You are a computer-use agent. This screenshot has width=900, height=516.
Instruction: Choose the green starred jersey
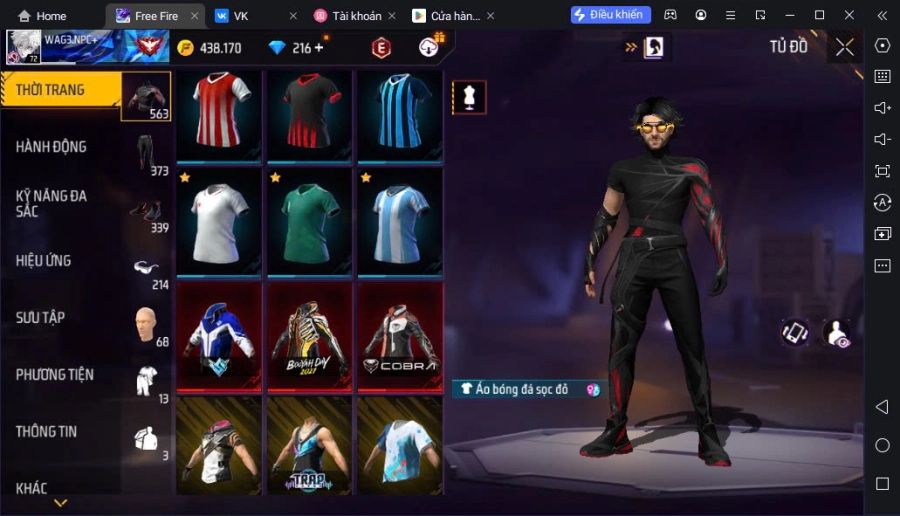[309, 222]
